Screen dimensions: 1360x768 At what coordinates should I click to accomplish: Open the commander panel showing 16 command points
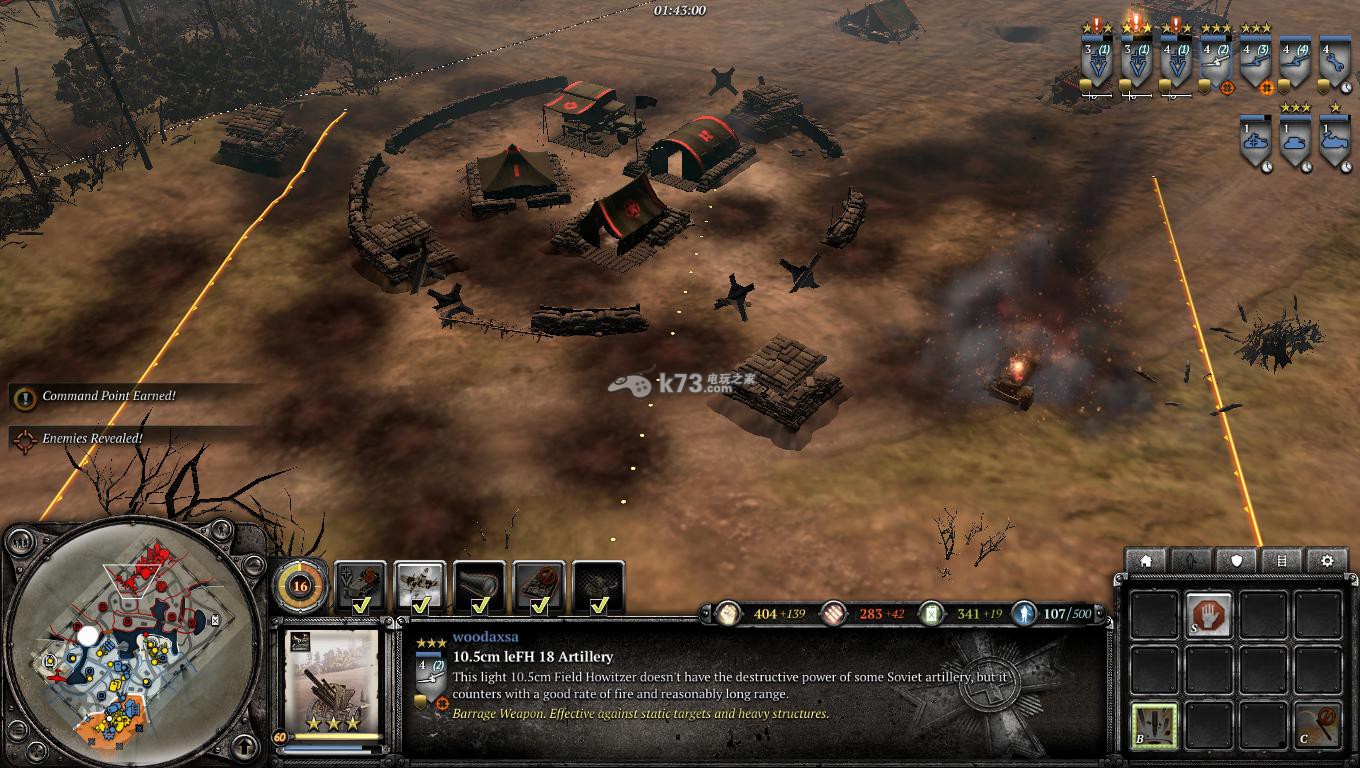(299, 585)
